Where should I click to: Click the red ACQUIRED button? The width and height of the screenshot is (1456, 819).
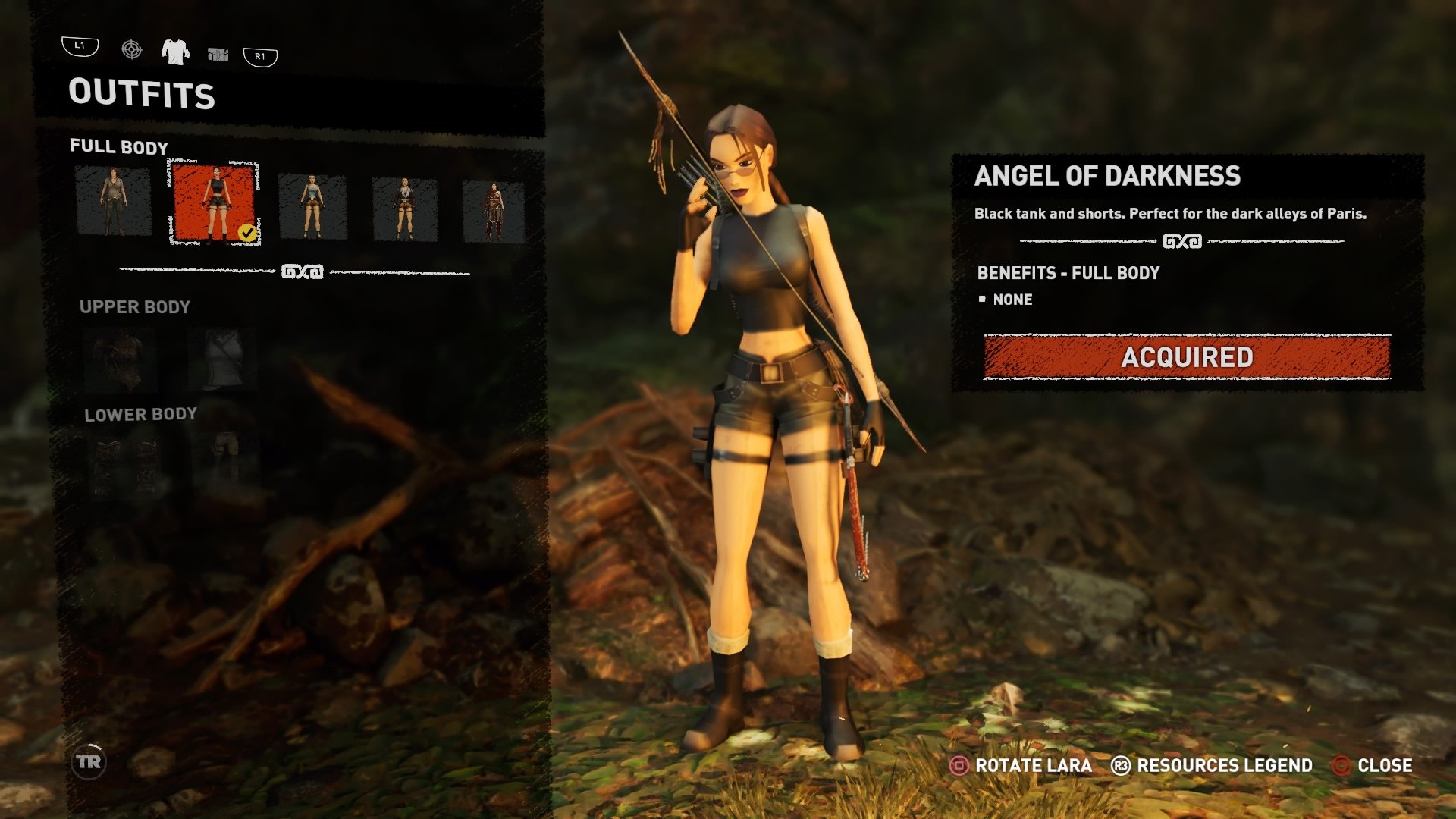tap(1187, 356)
